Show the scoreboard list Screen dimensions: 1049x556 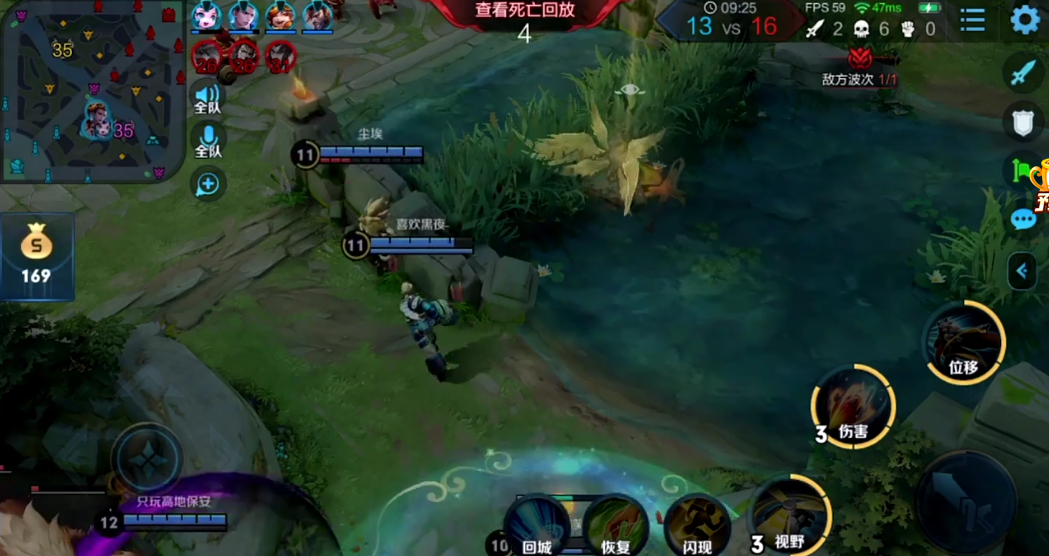click(x=972, y=19)
